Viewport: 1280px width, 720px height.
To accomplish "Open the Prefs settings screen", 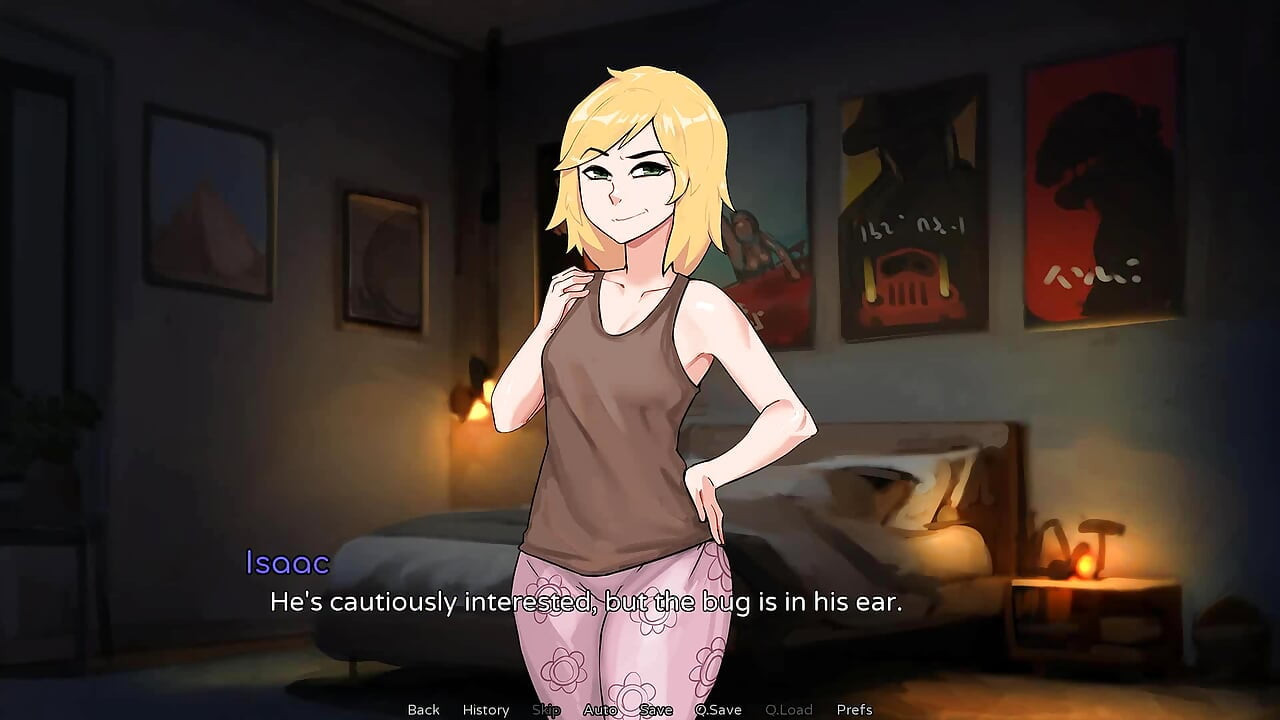I will 854,709.
